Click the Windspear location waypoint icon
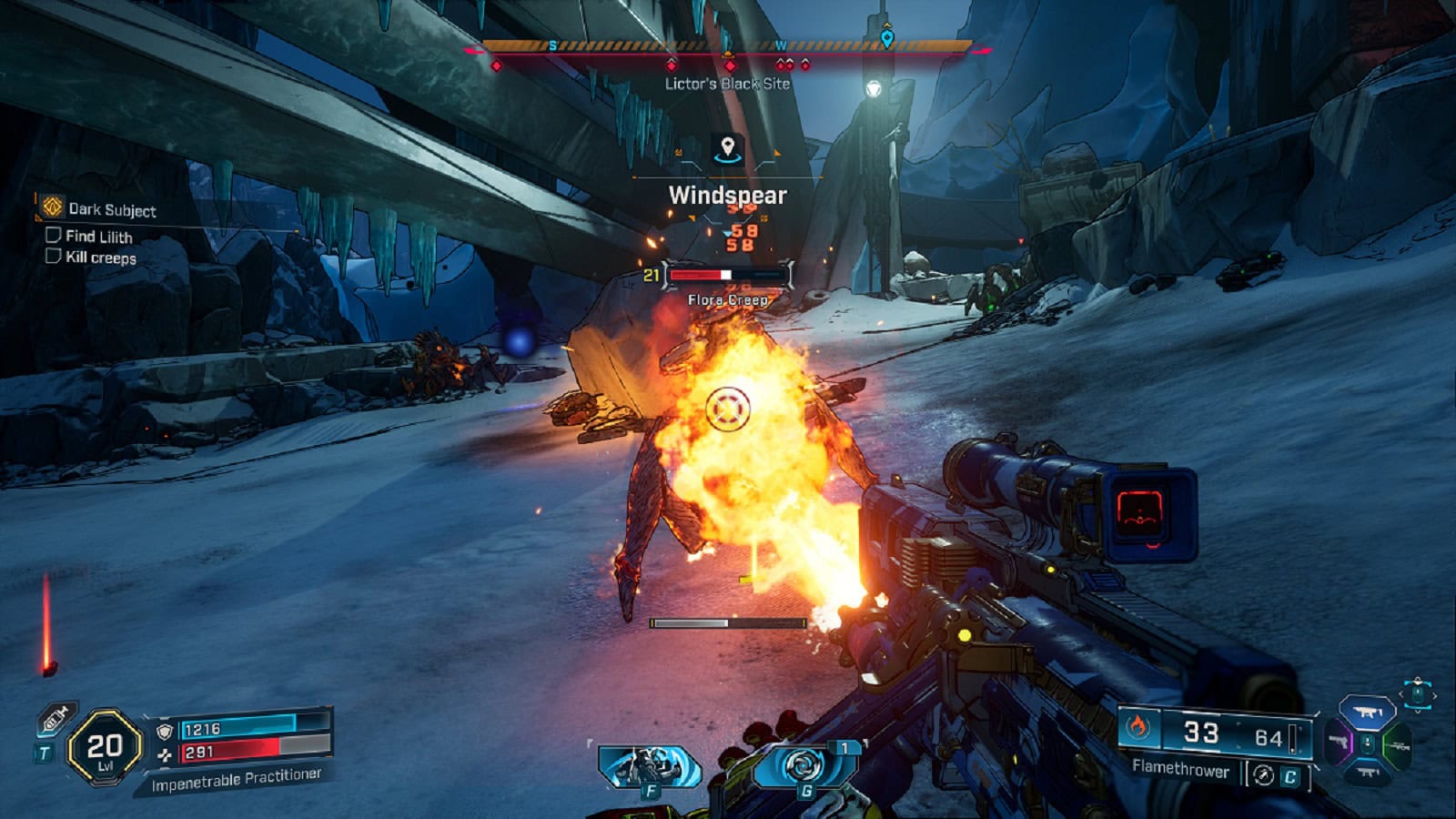Viewport: 1456px width, 819px height. pyautogui.click(x=727, y=147)
